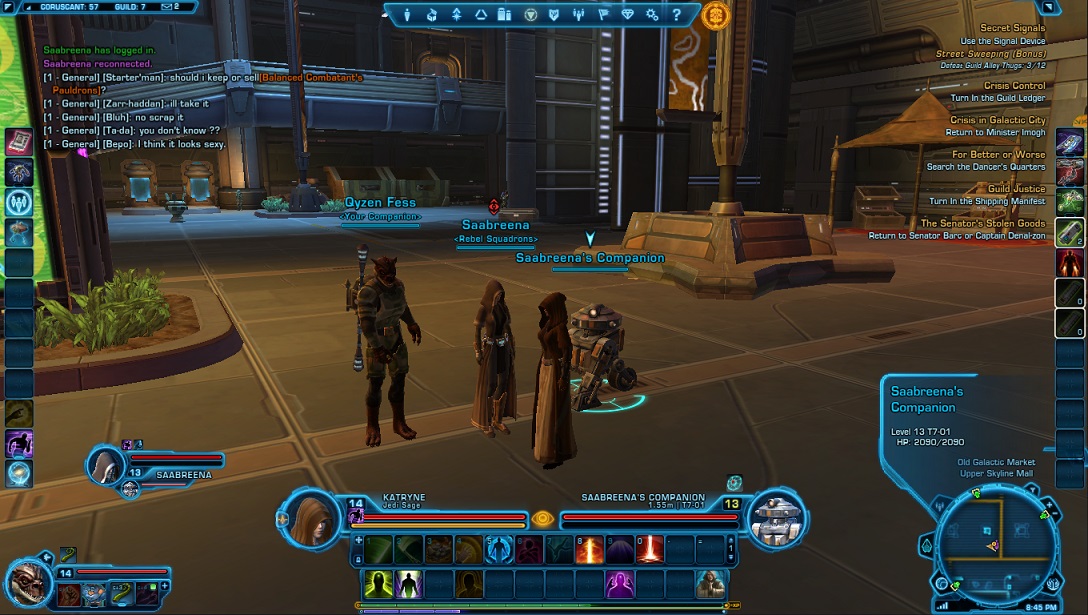Click the question mark help icon
1088x615 pixels.
(676, 15)
